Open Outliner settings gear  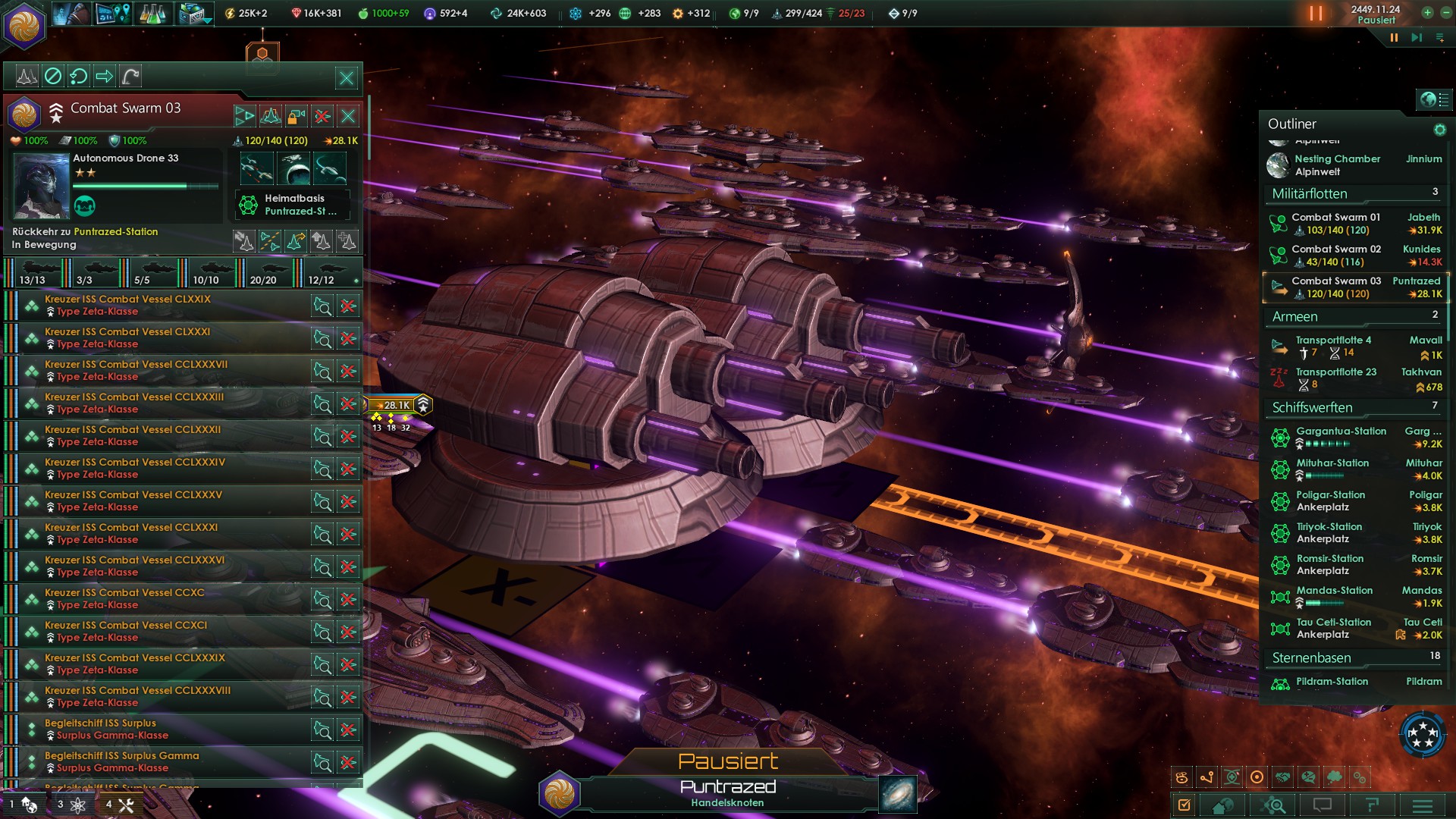[x=1439, y=130]
